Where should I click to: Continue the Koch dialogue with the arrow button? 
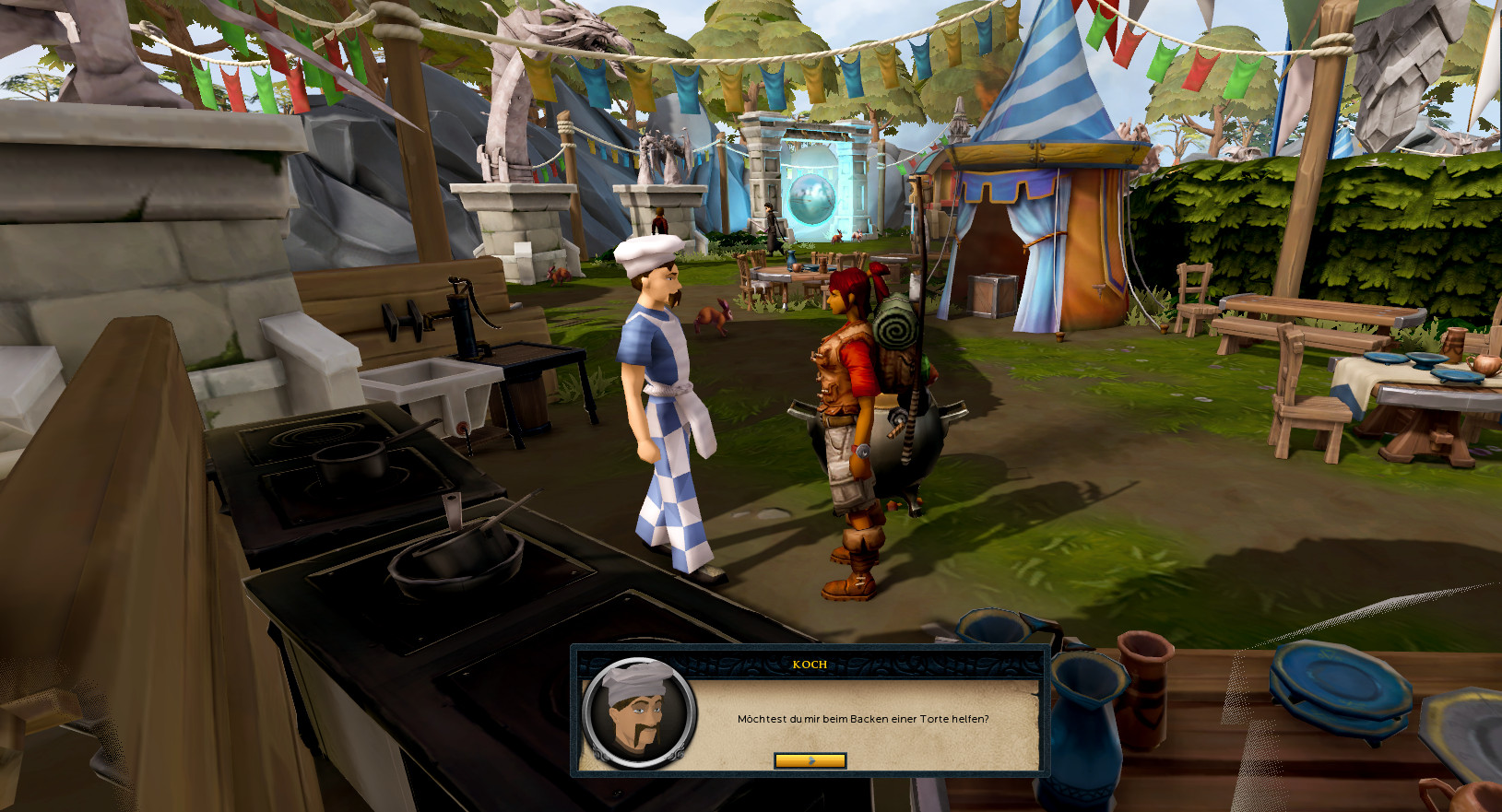pyautogui.click(x=810, y=760)
